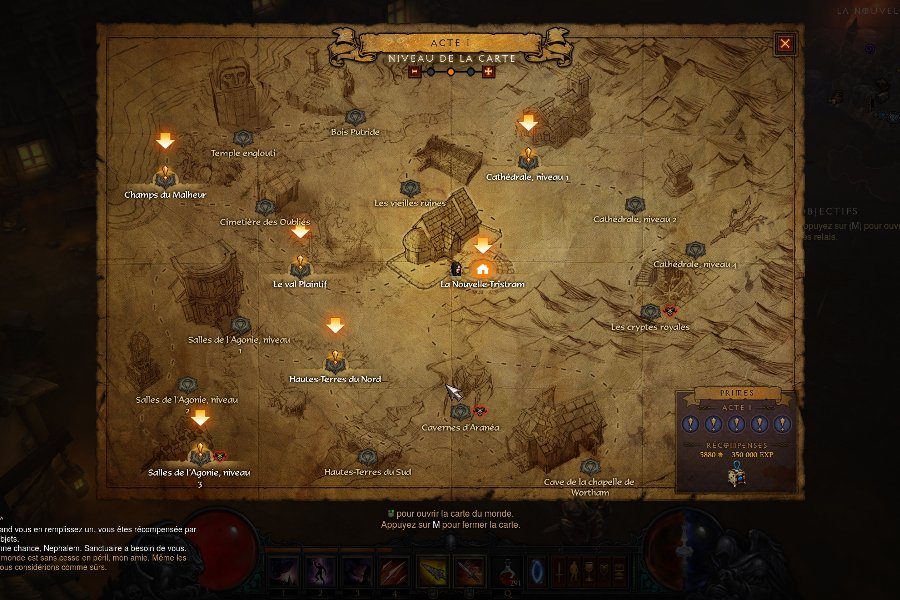Choose the Bois Putride waypoint

355,117
